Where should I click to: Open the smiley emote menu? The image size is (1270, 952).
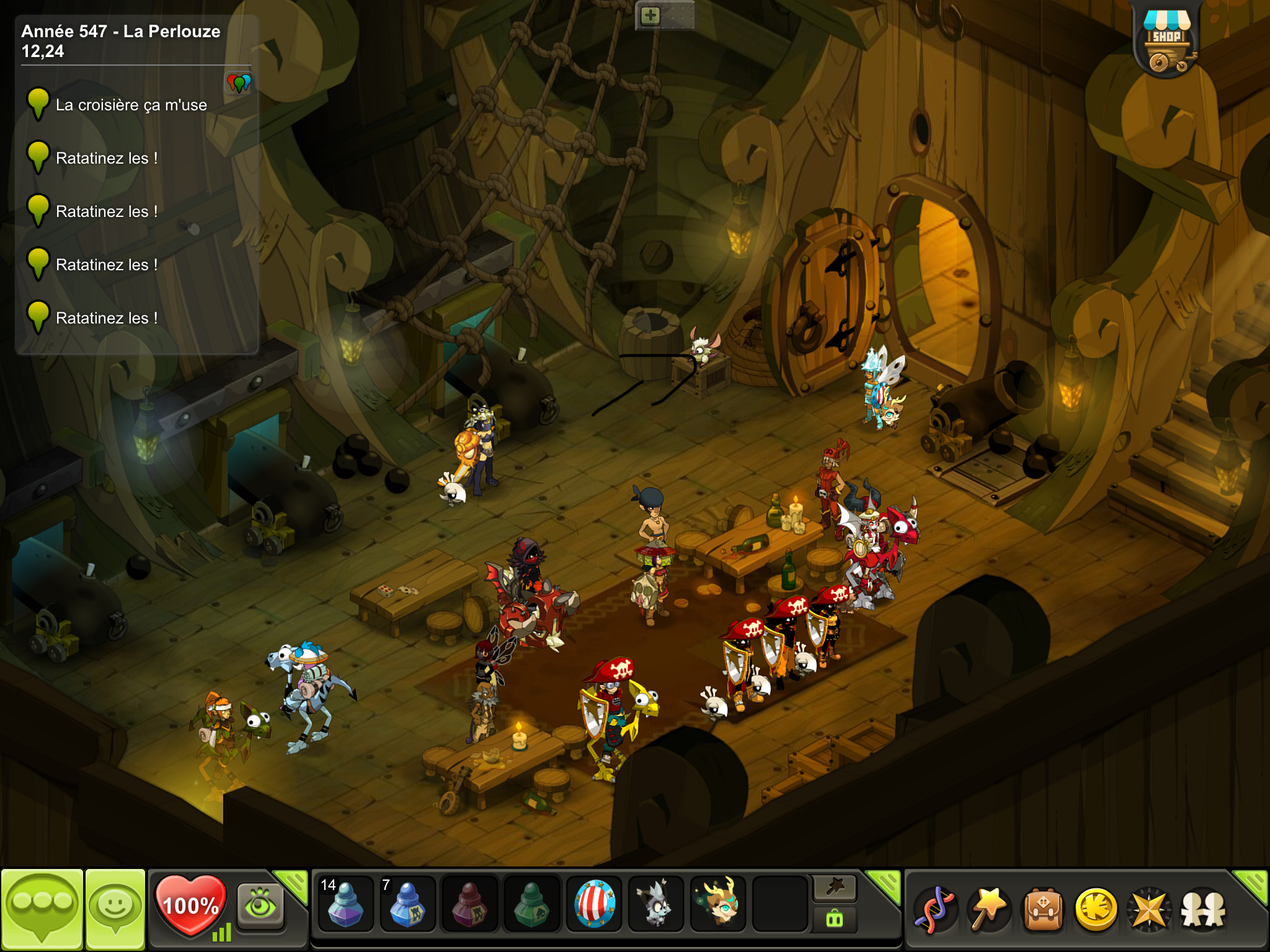click(115, 908)
